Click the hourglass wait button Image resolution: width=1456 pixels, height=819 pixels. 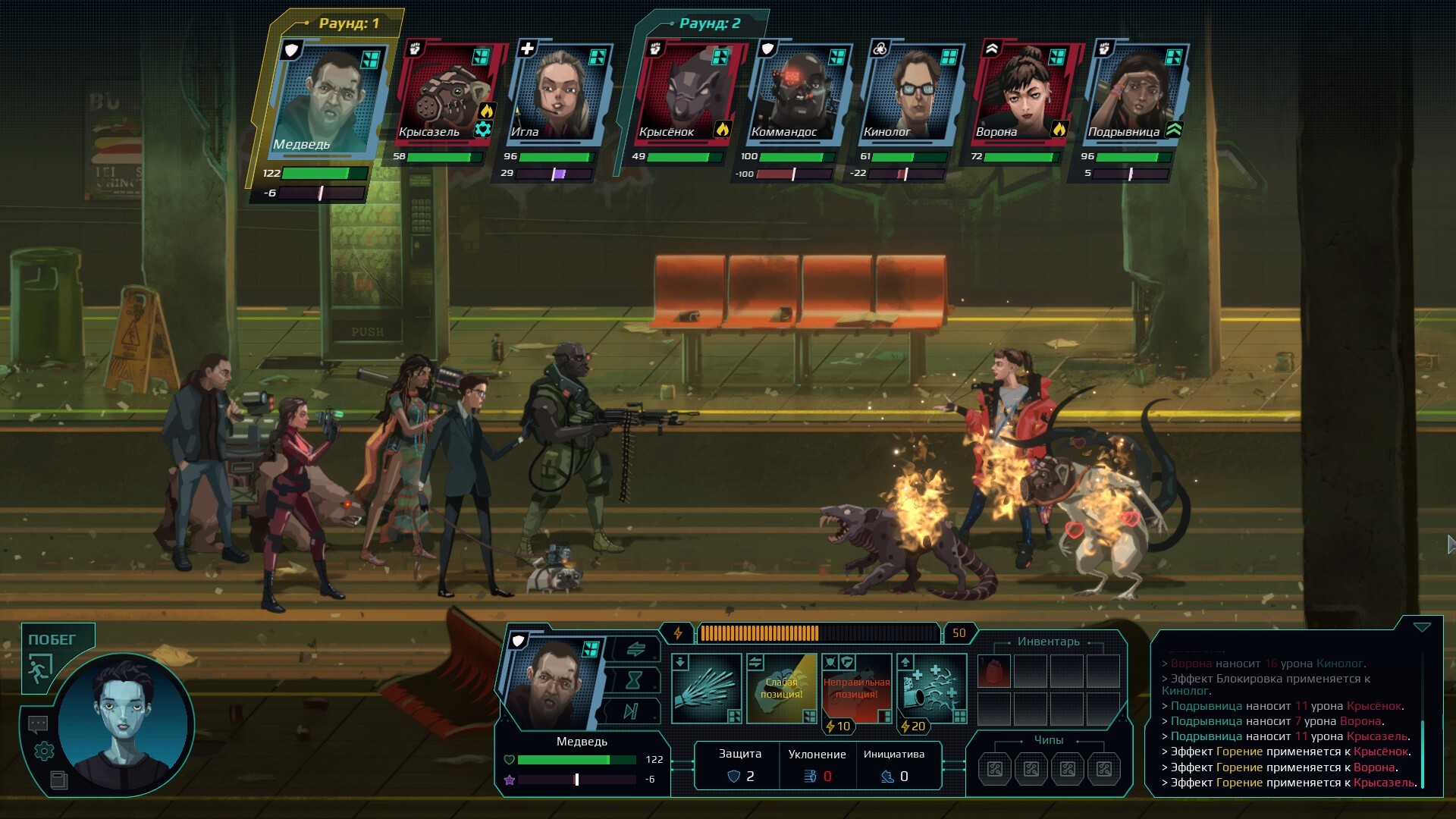click(634, 680)
